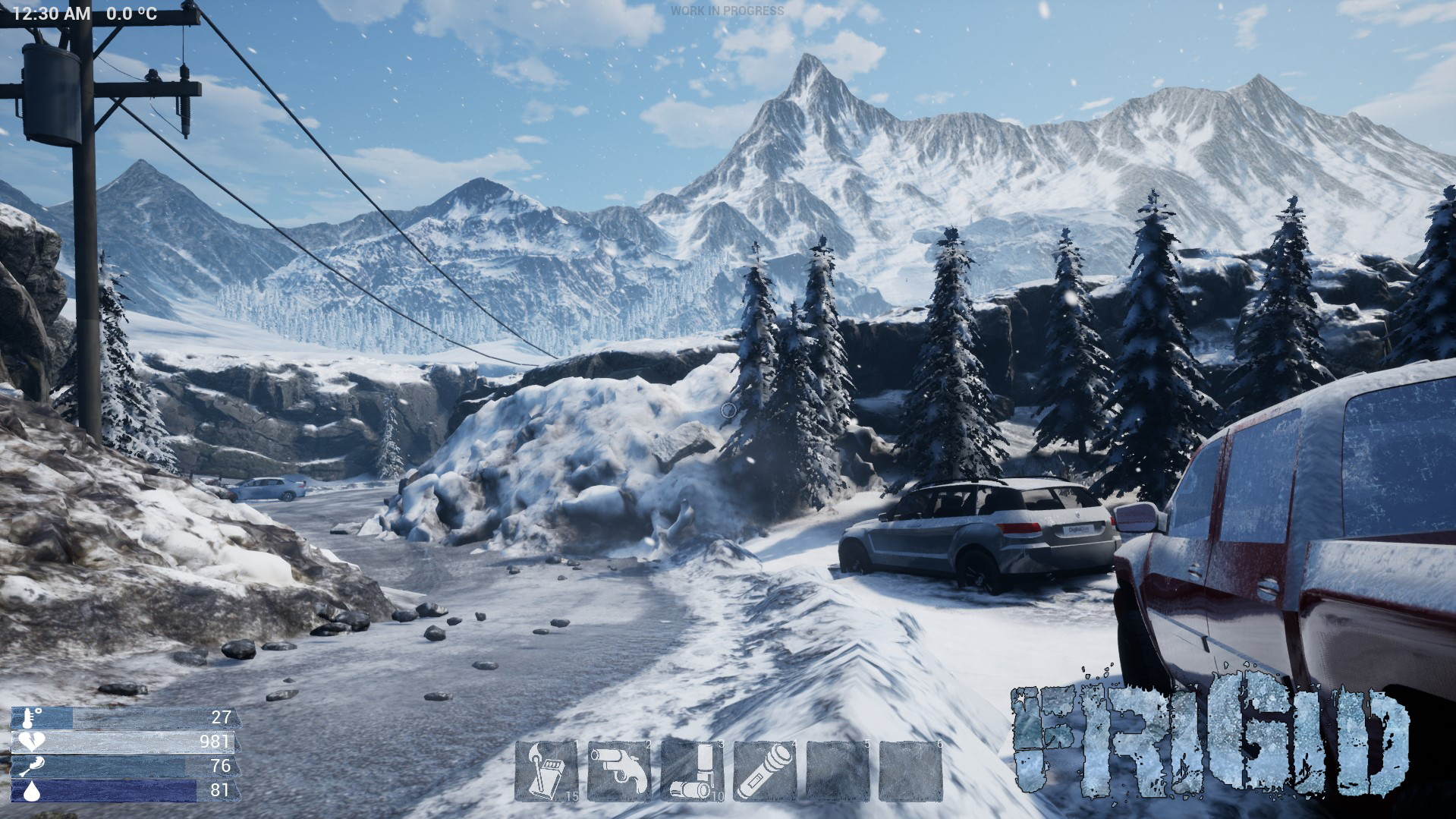Screen dimensions: 1456x819
Task: Choose the flare shells slot
Action: tap(691, 770)
